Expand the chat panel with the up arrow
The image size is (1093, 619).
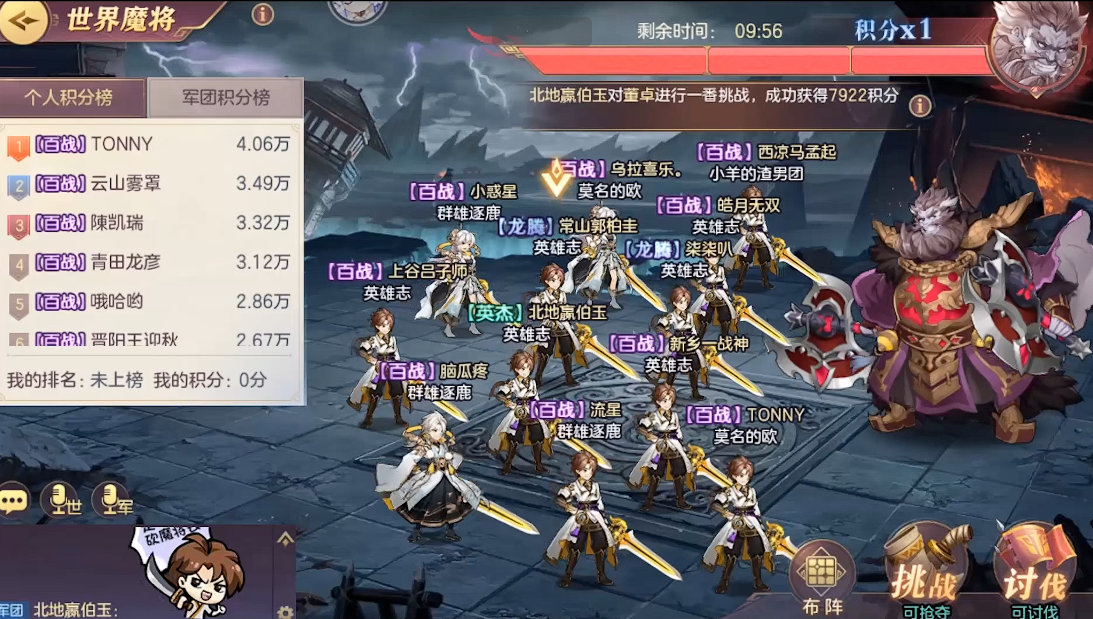click(x=285, y=540)
